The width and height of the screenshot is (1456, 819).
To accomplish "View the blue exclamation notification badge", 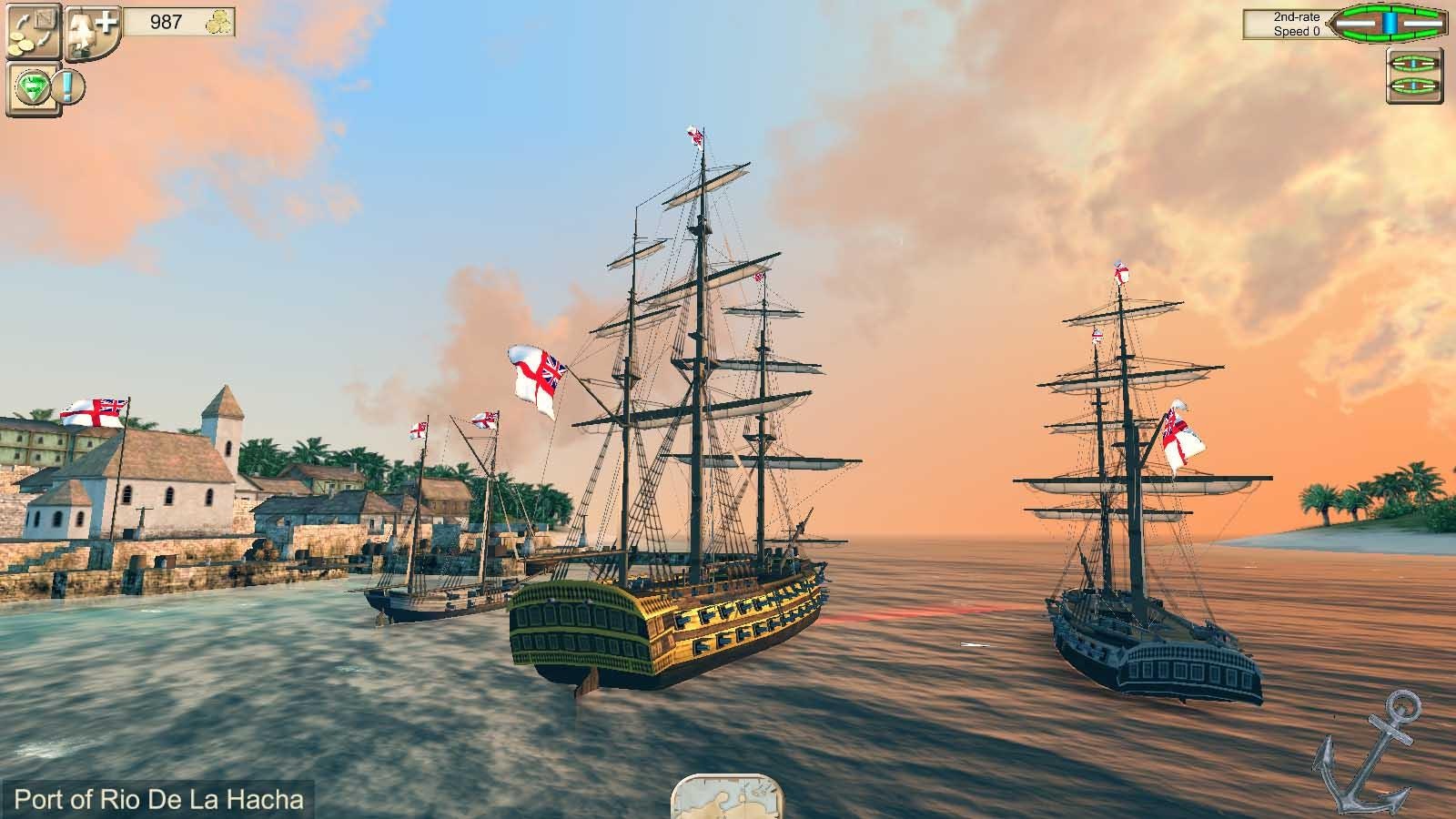I will 68,86.
